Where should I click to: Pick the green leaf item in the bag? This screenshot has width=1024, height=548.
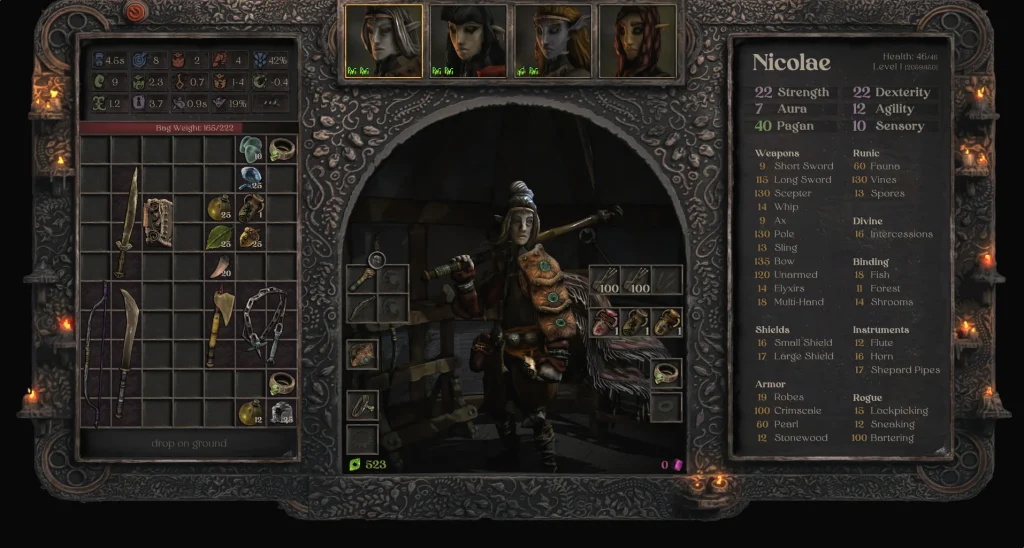pyautogui.click(x=219, y=237)
